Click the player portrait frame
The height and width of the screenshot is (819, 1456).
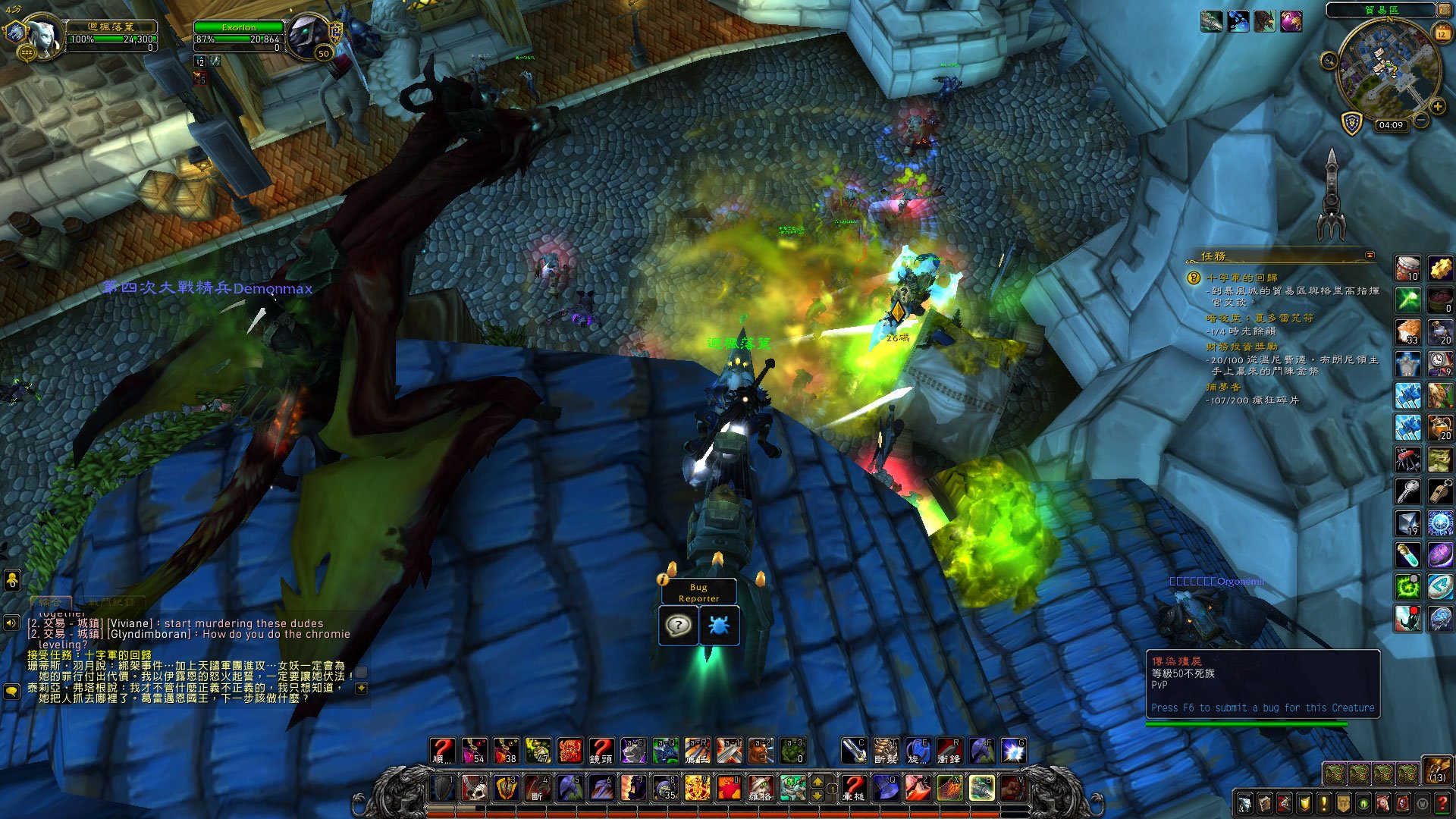click(44, 34)
